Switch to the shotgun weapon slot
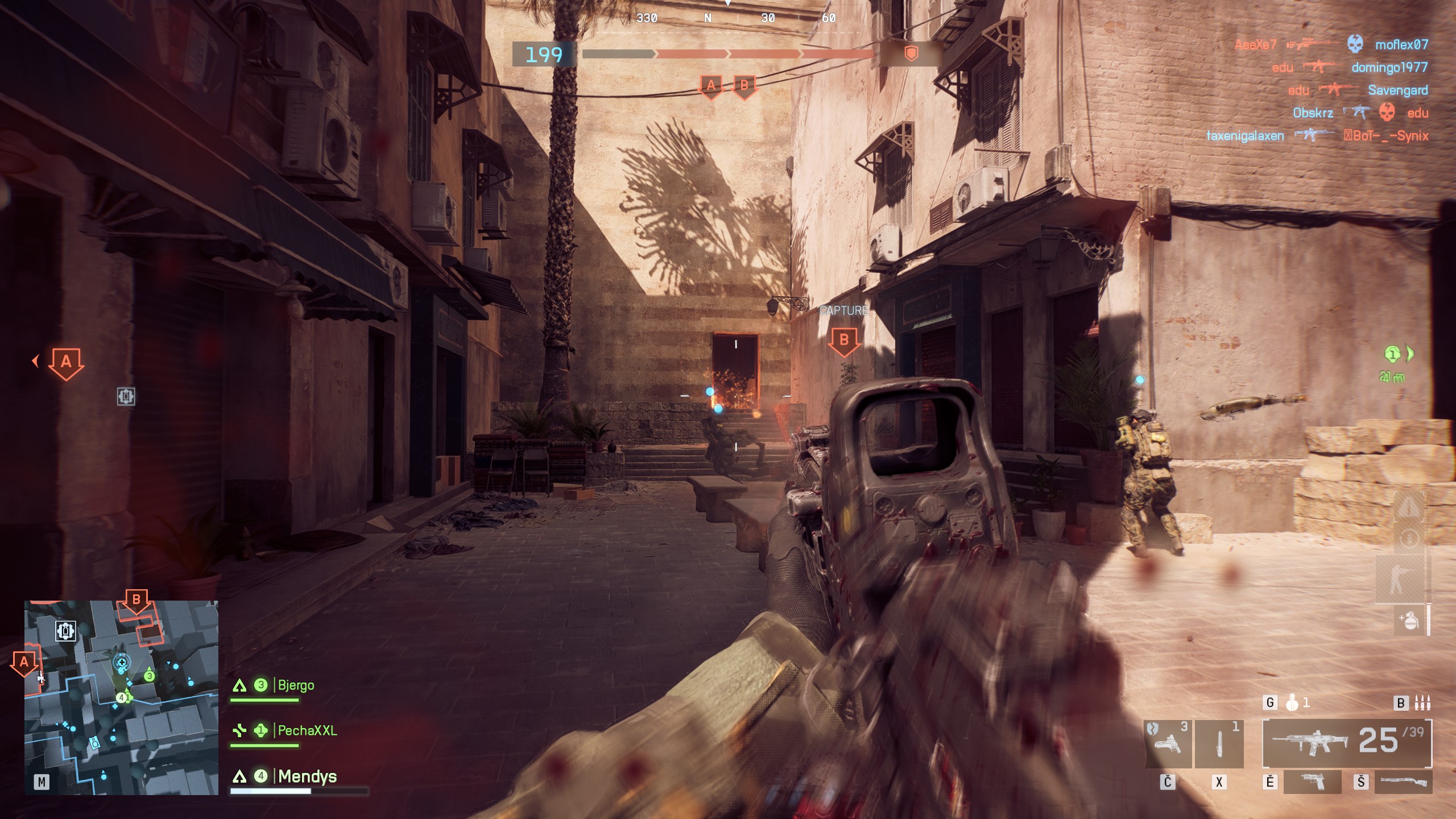The height and width of the screenshot is (819, 1456). point(1403,782)
